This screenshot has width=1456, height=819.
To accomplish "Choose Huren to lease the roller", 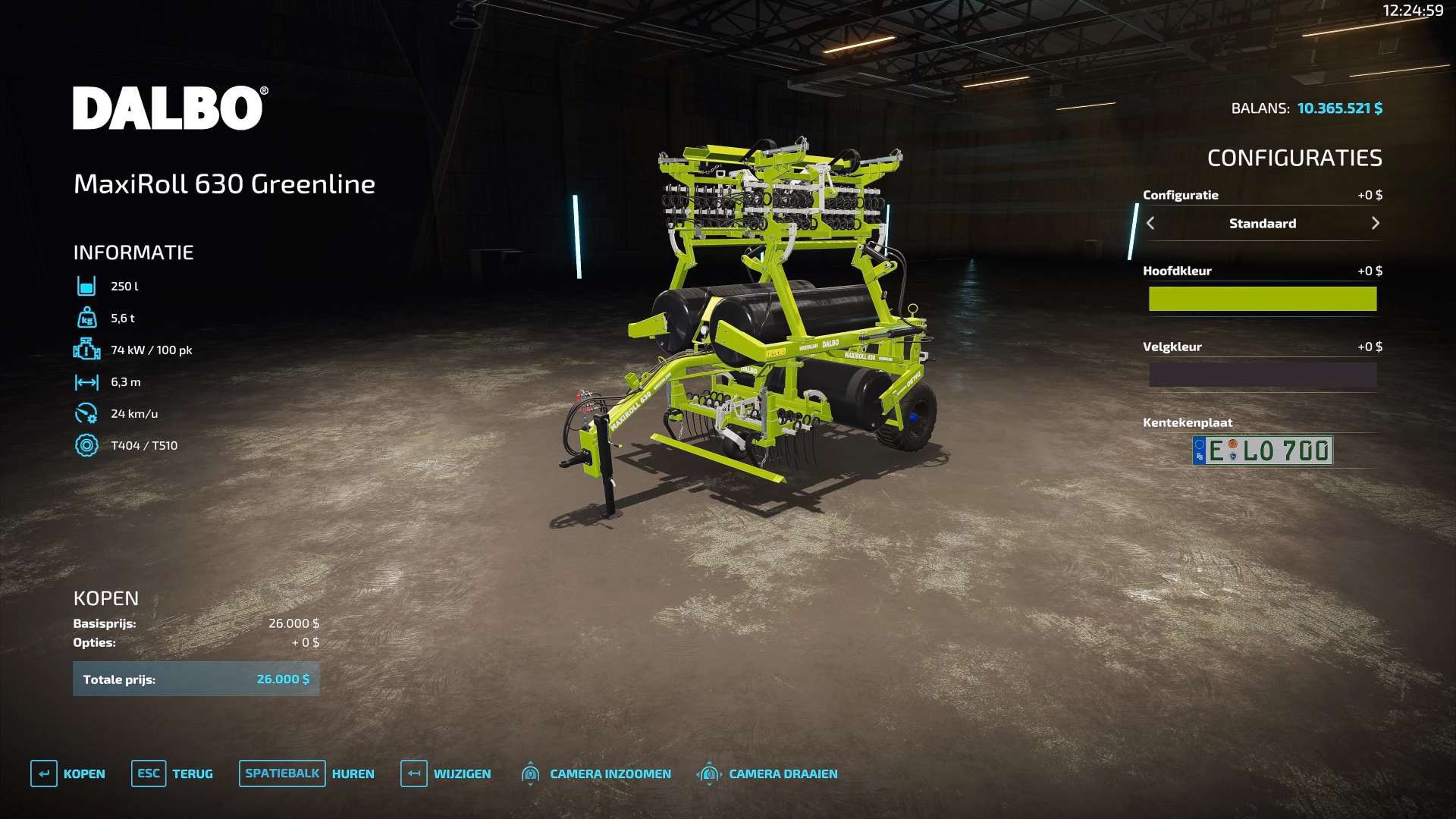I will (x=306, y=773).
